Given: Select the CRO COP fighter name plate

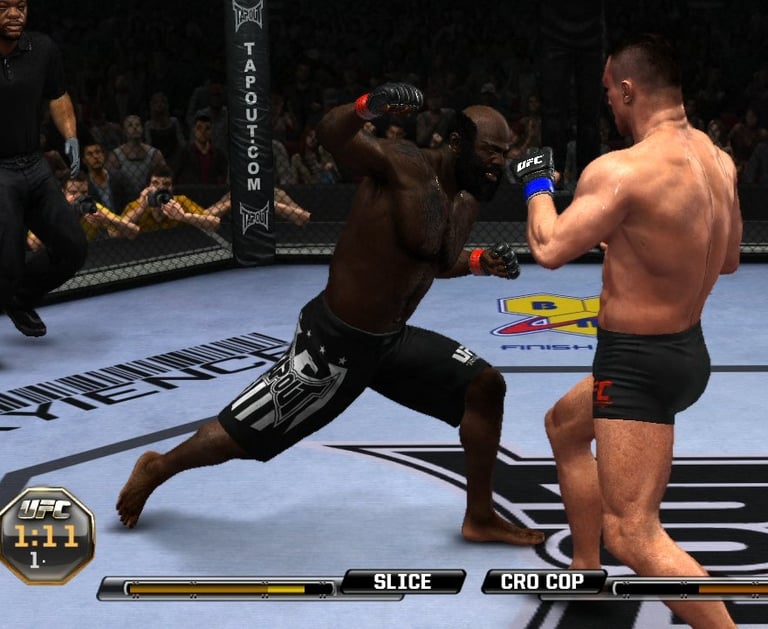Looking at the screenshot, I should click(x=544, y=581).
